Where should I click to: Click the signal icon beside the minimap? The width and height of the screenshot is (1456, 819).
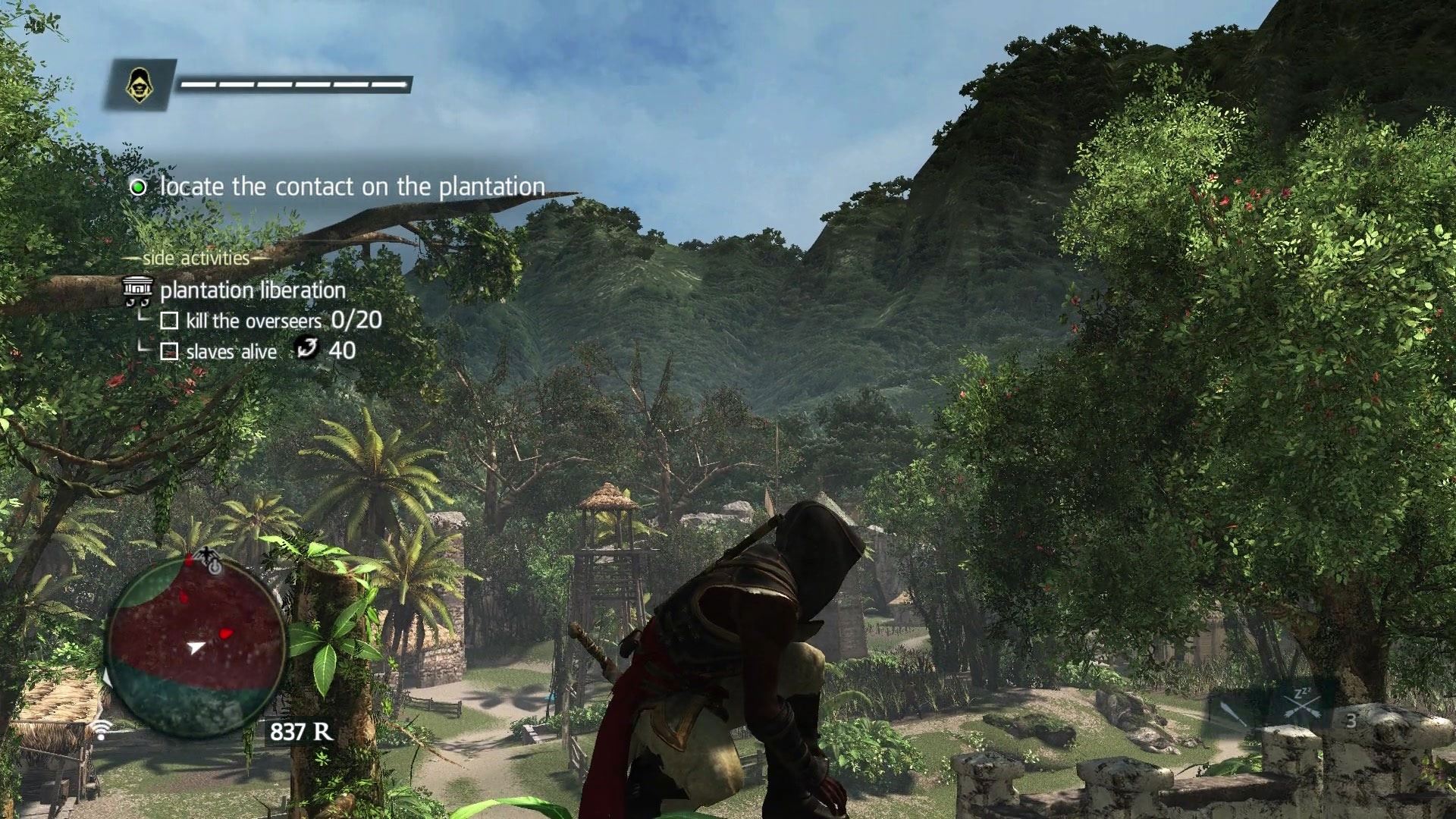[x=99, y=730]
